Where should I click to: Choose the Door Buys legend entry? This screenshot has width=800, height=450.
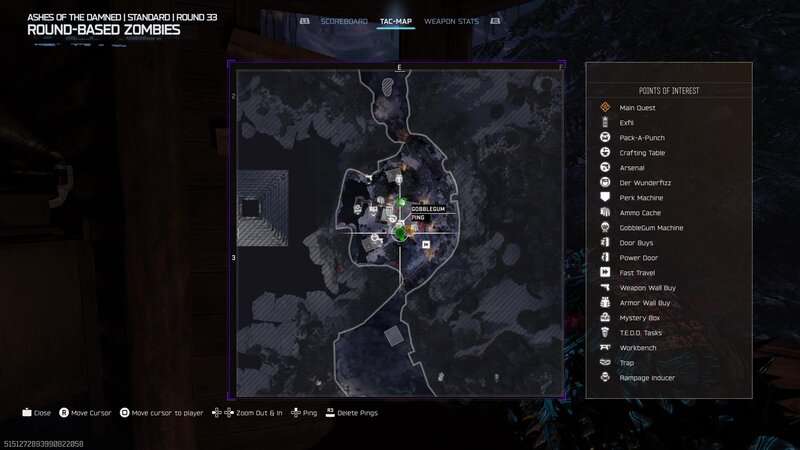pyautogui.click(x=637, y=243)
